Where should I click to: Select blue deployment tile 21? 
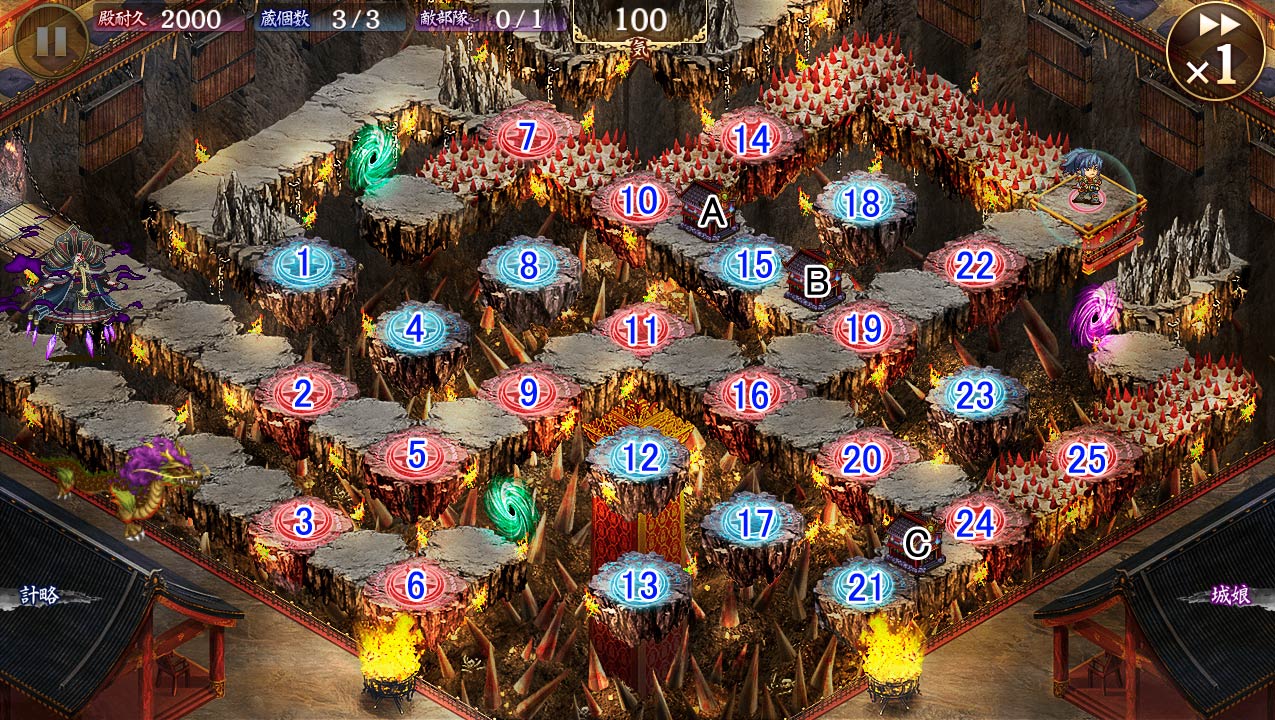coord(863,587)
